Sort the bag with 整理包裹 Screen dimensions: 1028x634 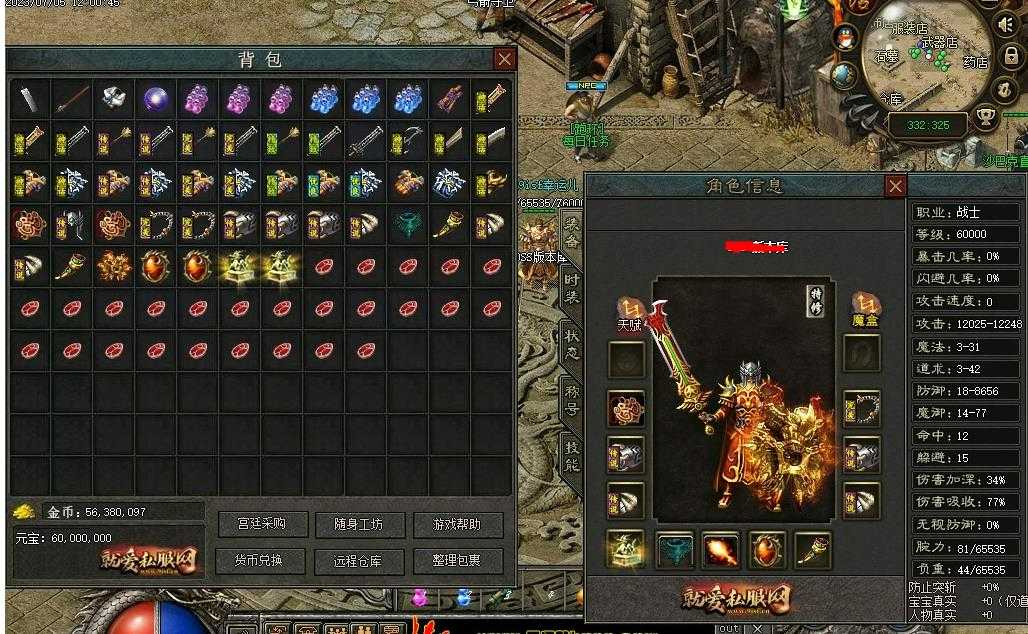coord(457,560)
